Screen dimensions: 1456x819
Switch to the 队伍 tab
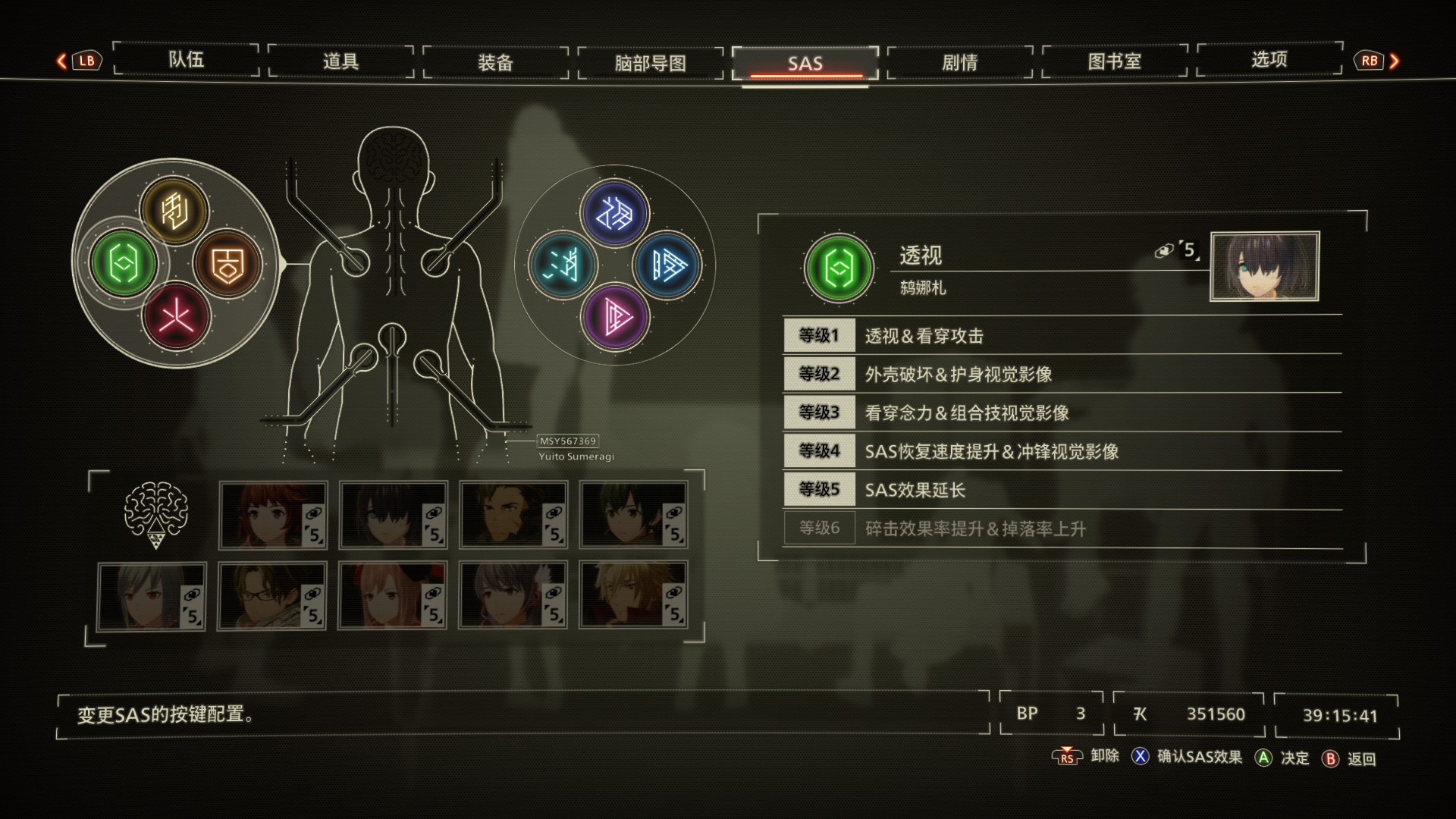click(186, 60)
